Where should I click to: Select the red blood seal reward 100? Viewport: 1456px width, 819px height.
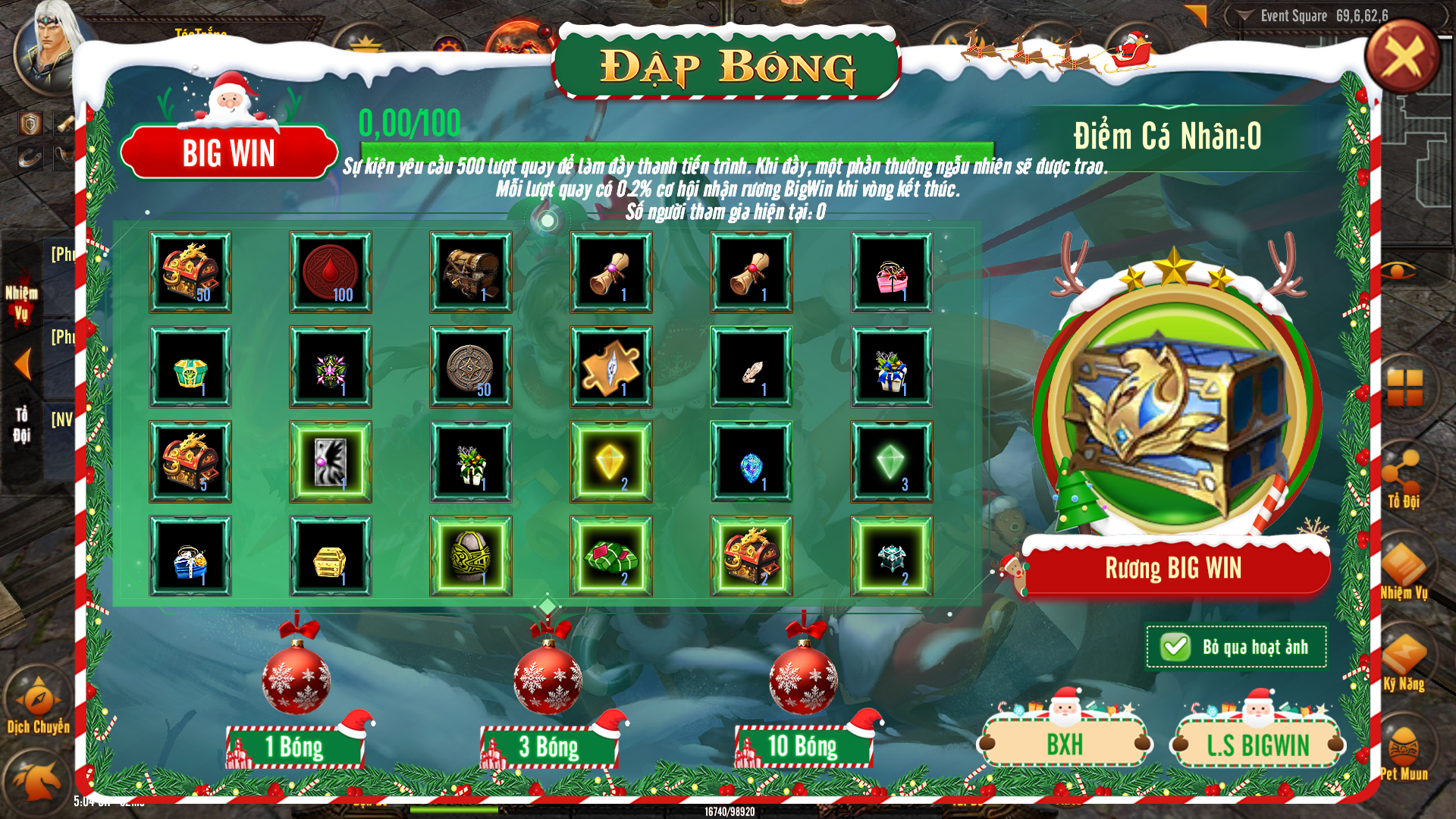click(x=331, y=272)
